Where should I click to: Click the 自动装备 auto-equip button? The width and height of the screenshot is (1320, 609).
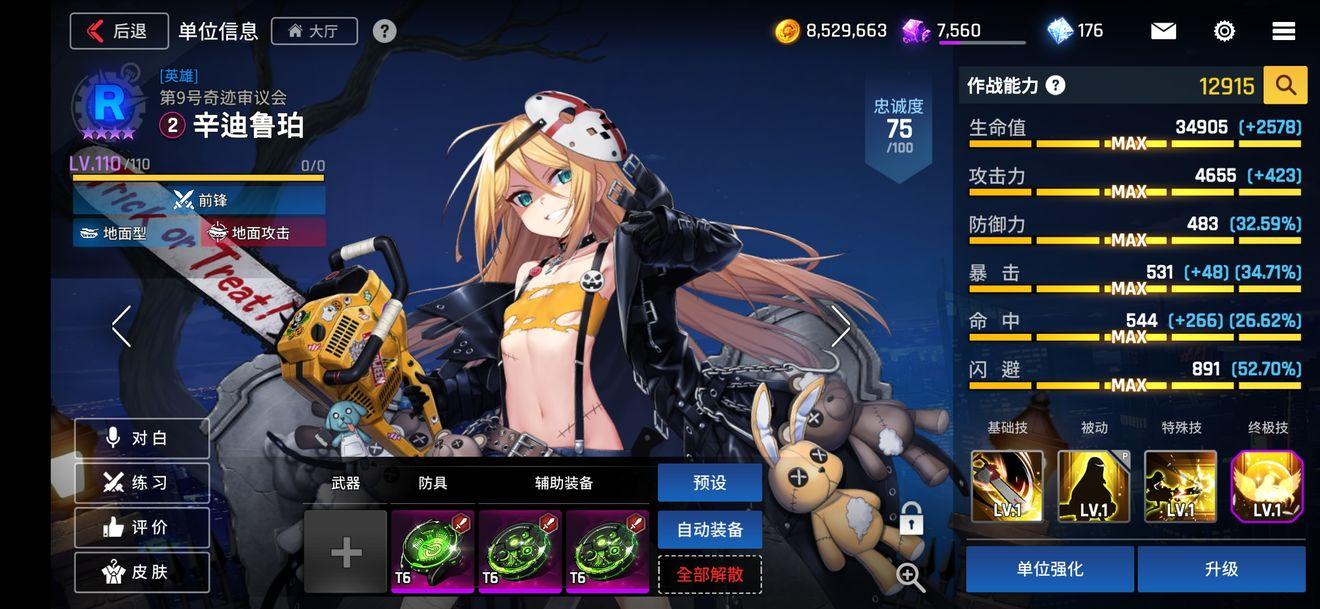[x=709, y=530]
